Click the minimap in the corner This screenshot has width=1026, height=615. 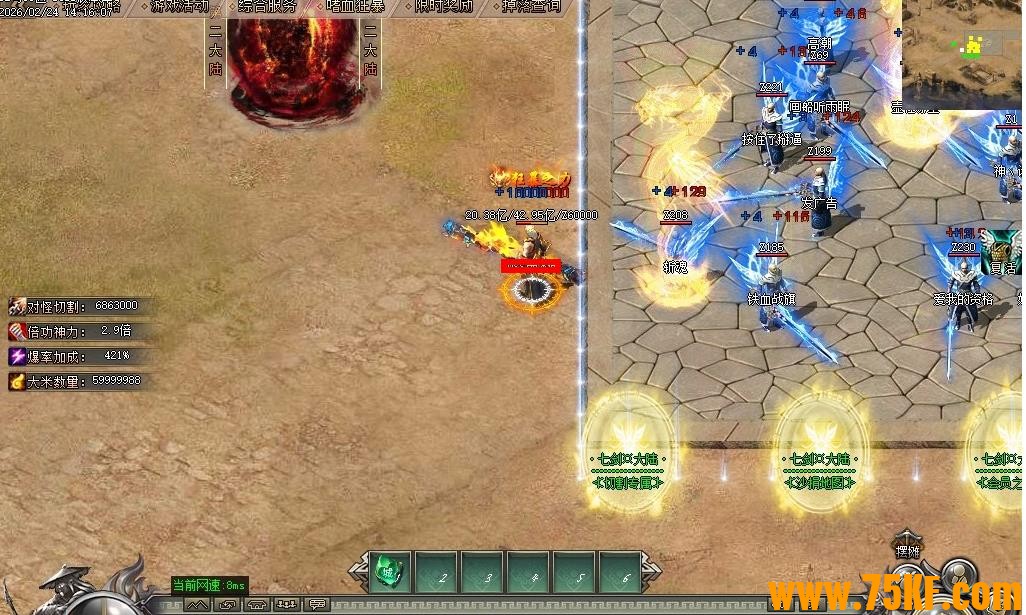[962, 53]
